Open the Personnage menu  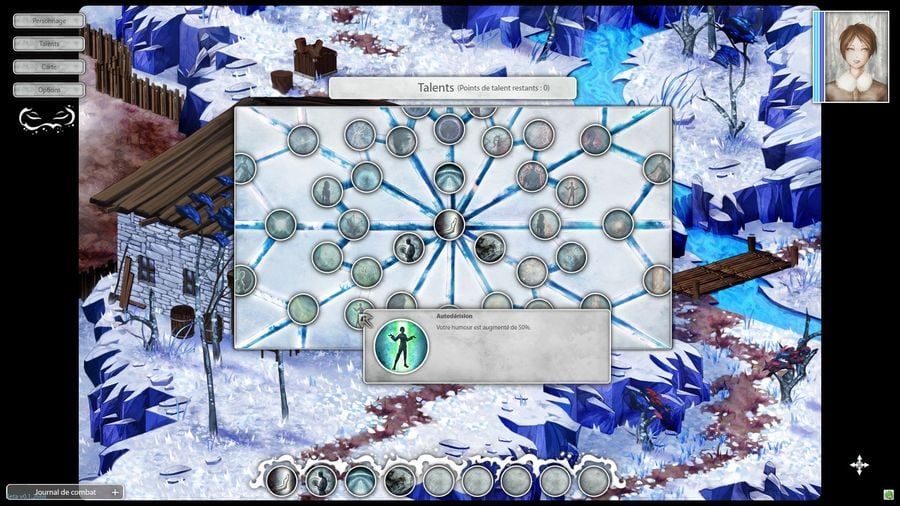[48, 20]
